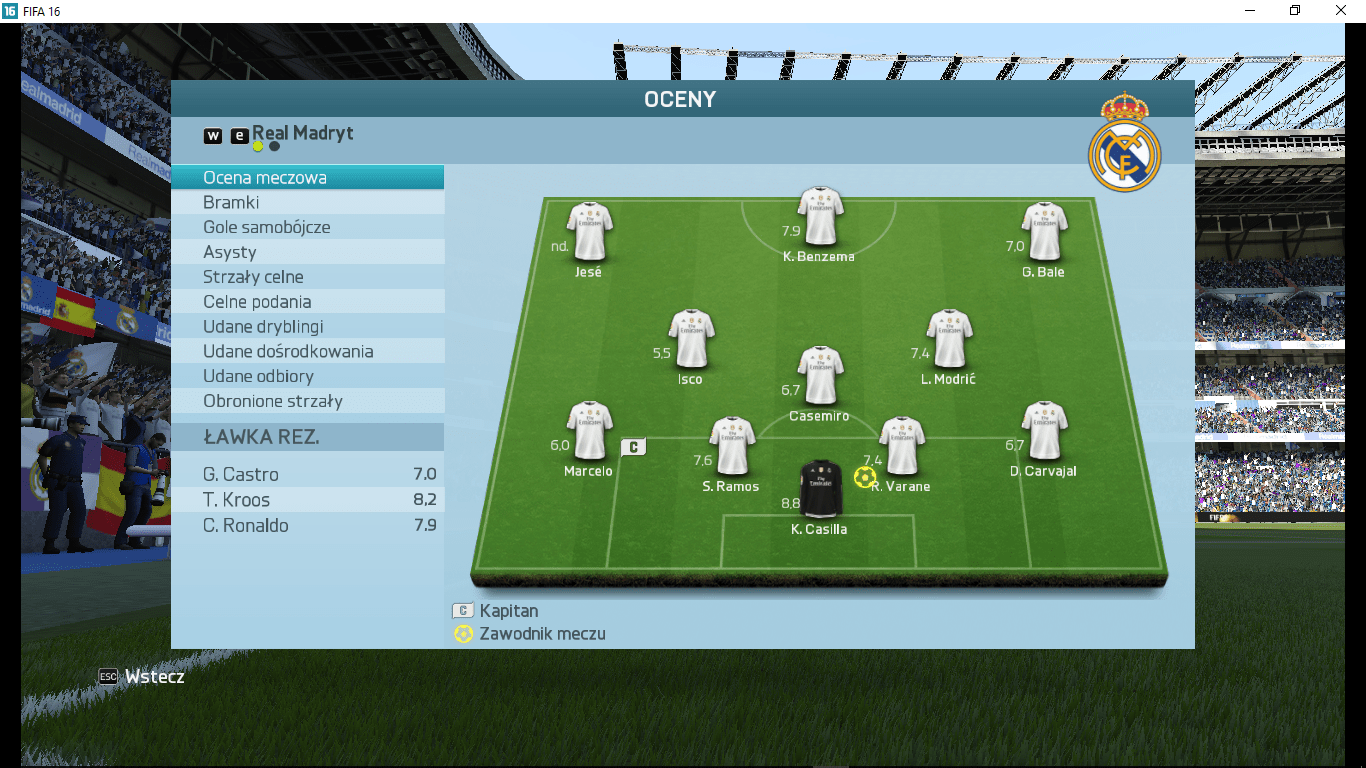Click G. Castro in the reserves list
Image resolution: width=1366 pixels, height=768 pixels.
pyautogui.click(x=307, y=475)
